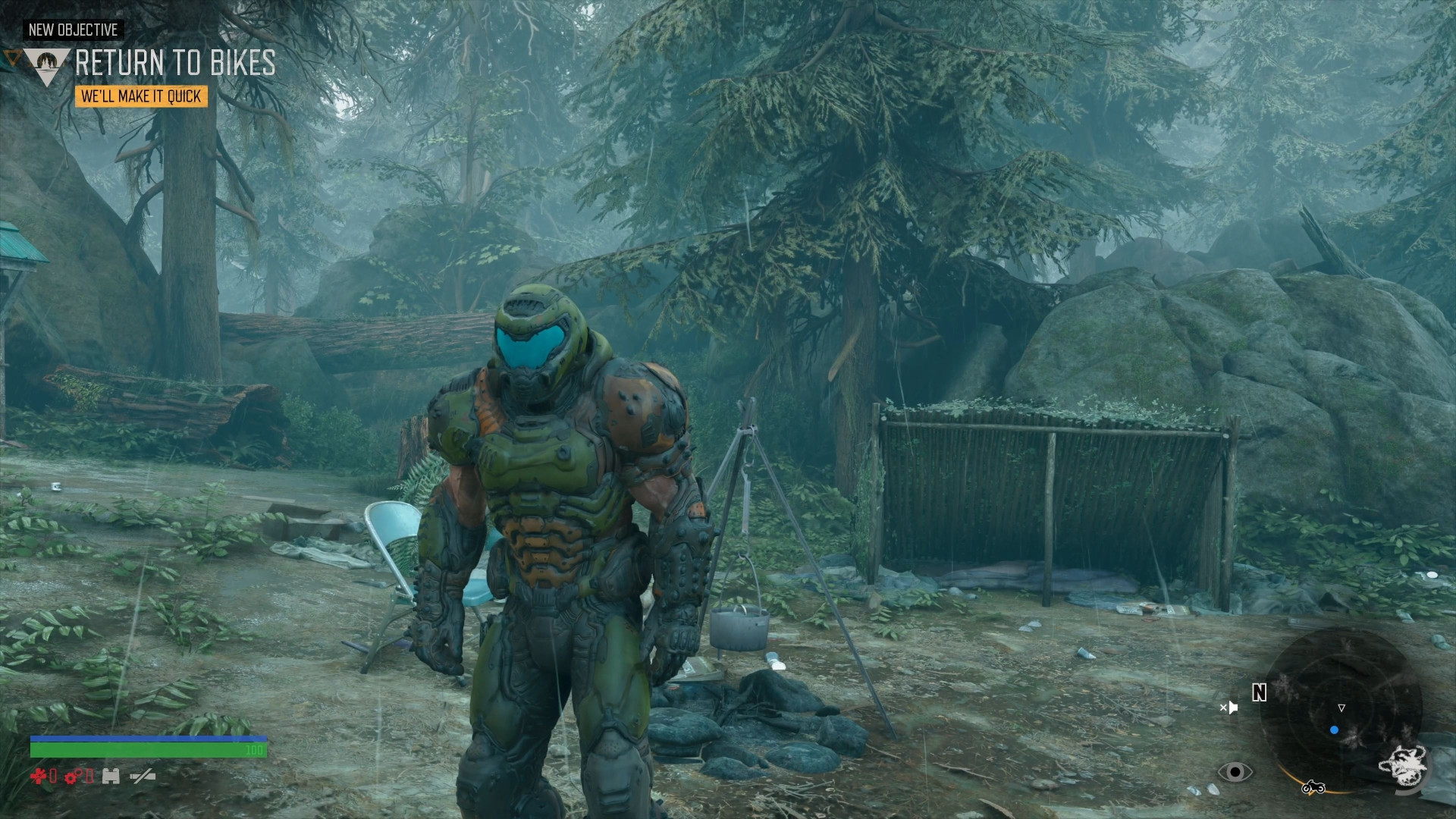1456x819 pixels.
Task: Click the blue player dot on the minimap
Action: (1334, 730)
